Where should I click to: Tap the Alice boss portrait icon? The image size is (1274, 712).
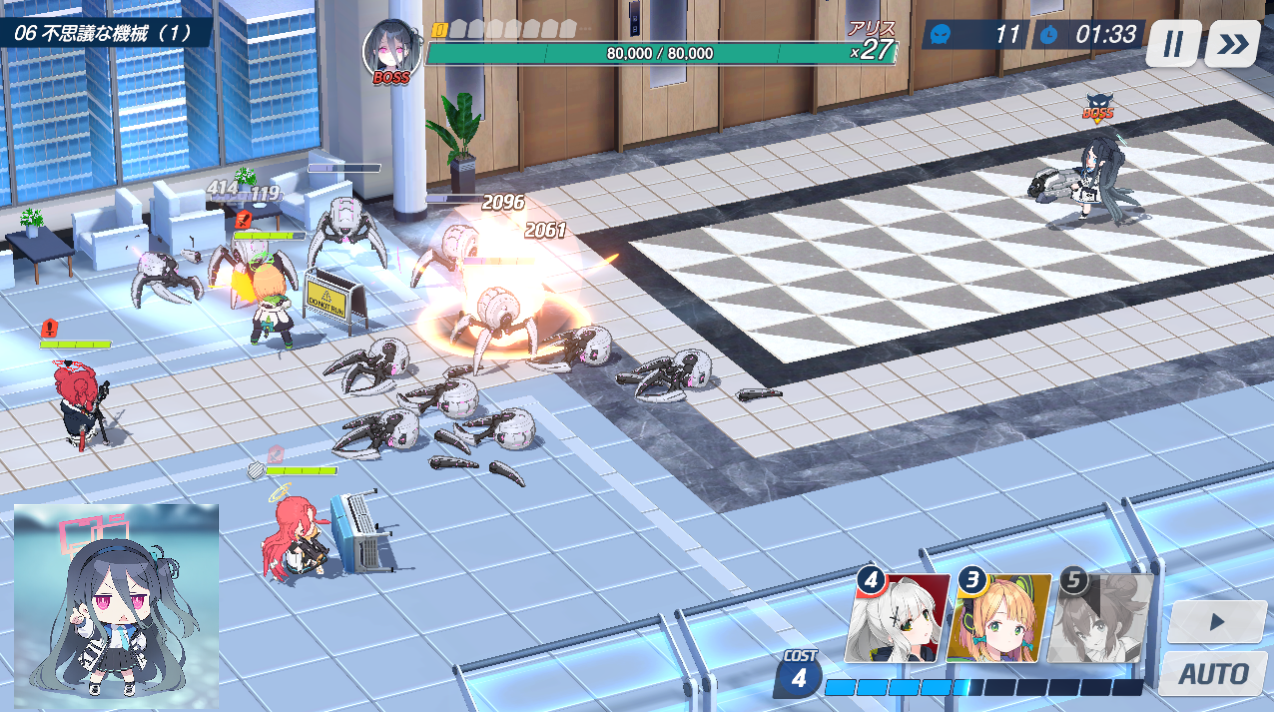coord(391,49)
